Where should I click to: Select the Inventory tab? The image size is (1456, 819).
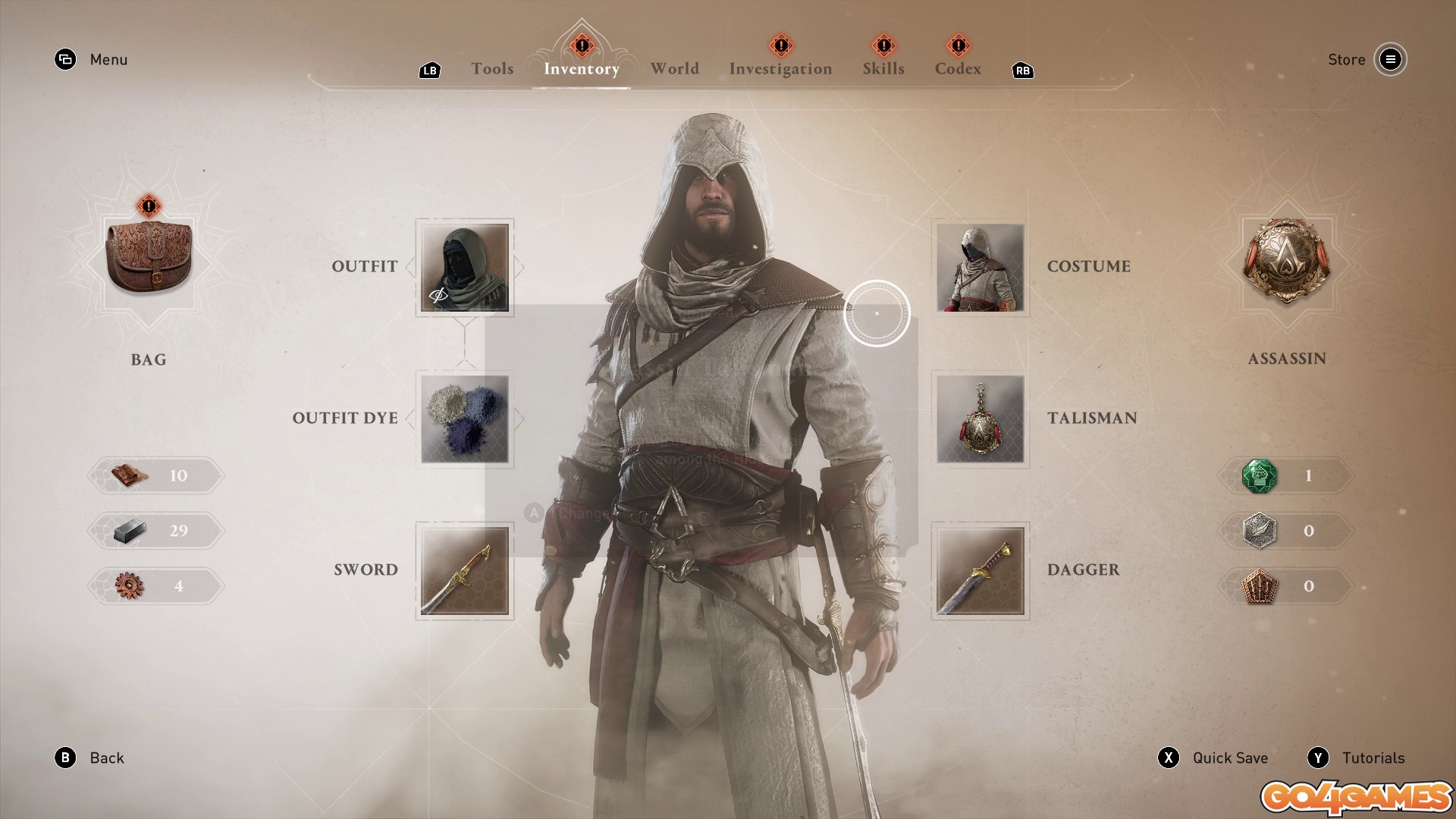point(582,69)
